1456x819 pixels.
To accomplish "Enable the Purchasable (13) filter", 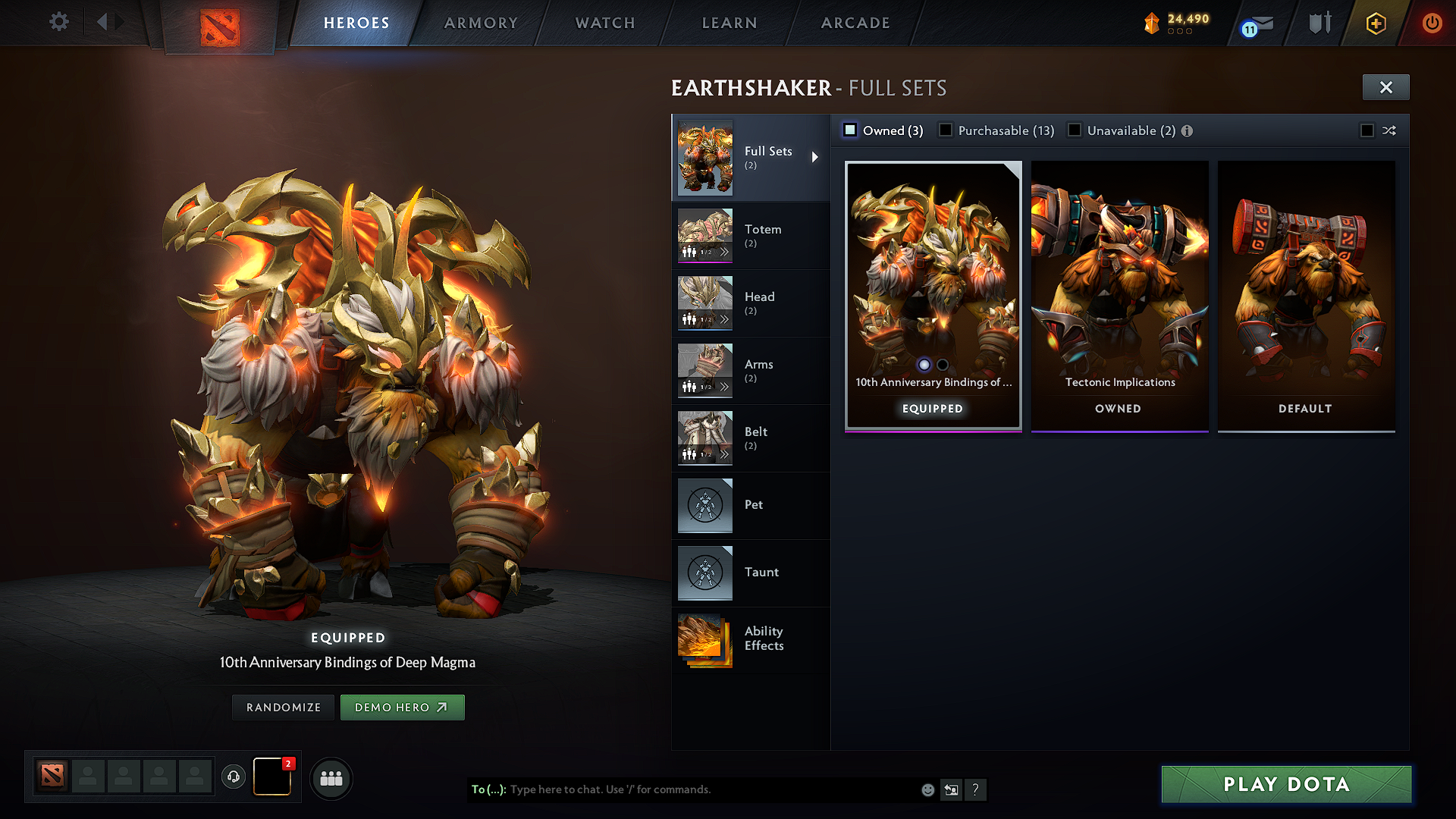I will point(946,130).
